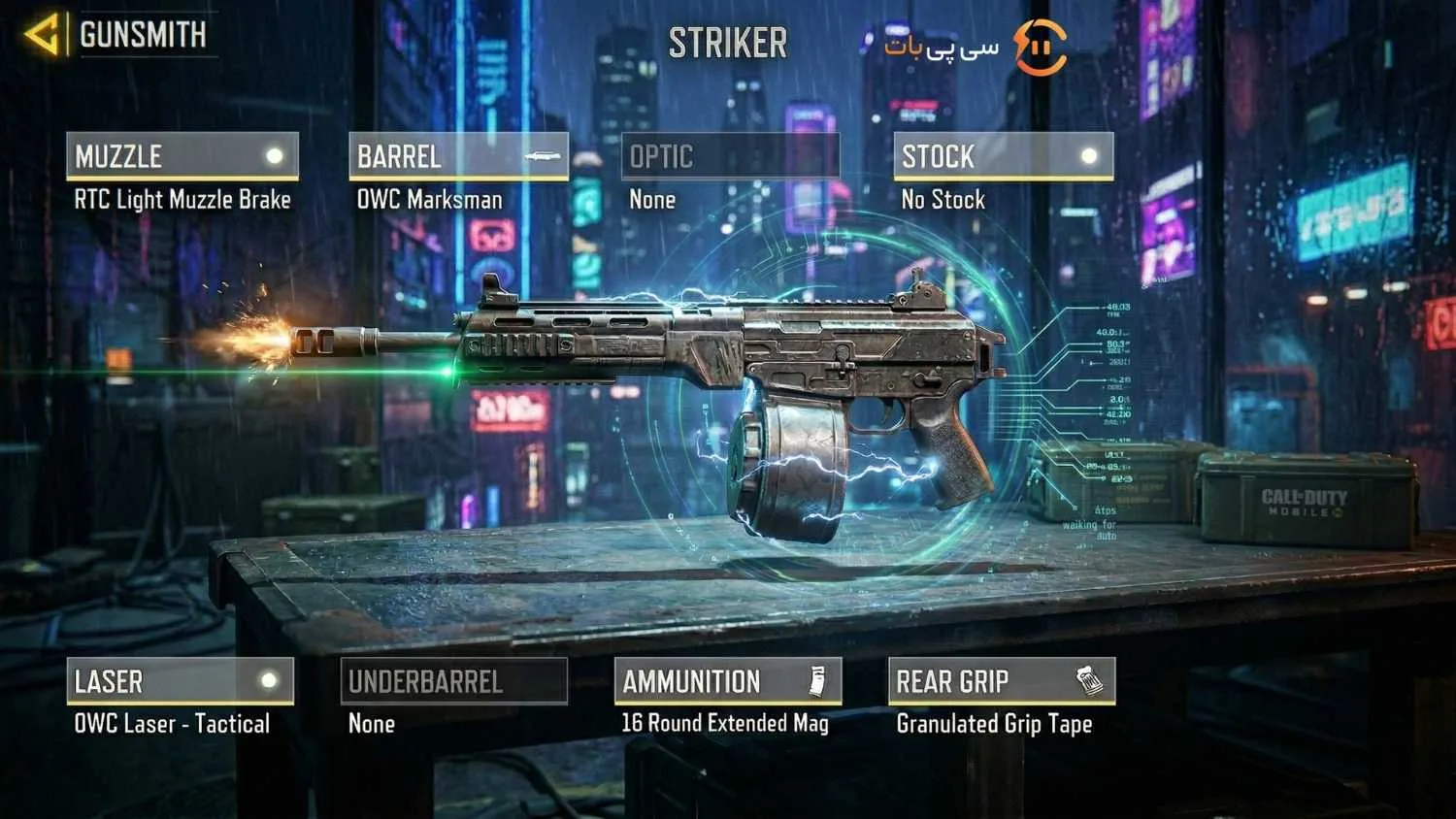Open the Rear Grip attachment slot
The height and width of the screenshot is (819, 1456).
tap(1001, 681)
